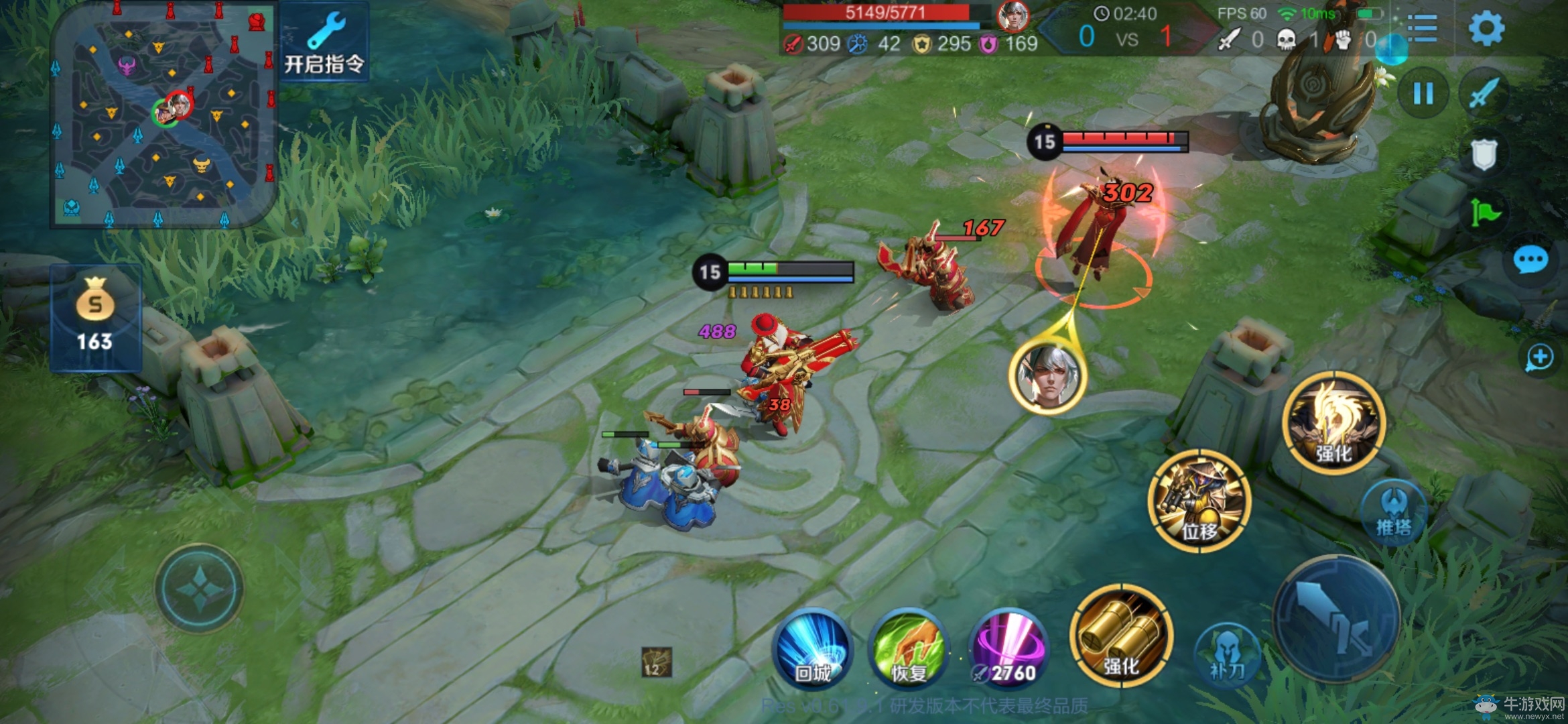Hit the main basic attack button
The image size is (1568, 724).
(1336, 618)
